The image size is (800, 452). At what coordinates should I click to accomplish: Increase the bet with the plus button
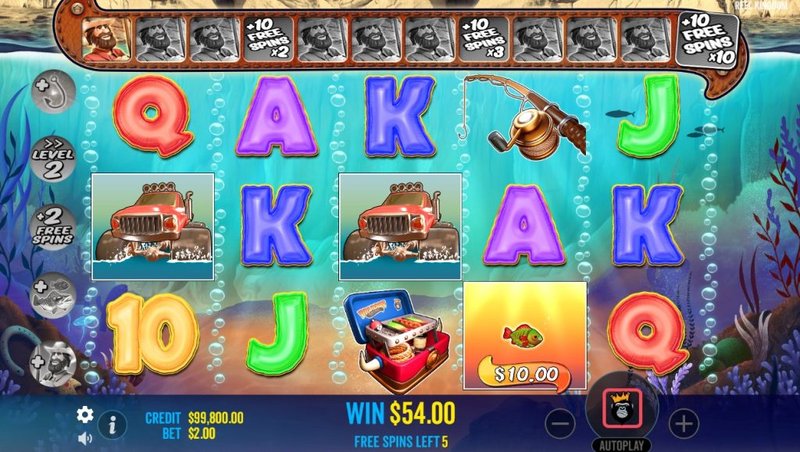point(682,422)
